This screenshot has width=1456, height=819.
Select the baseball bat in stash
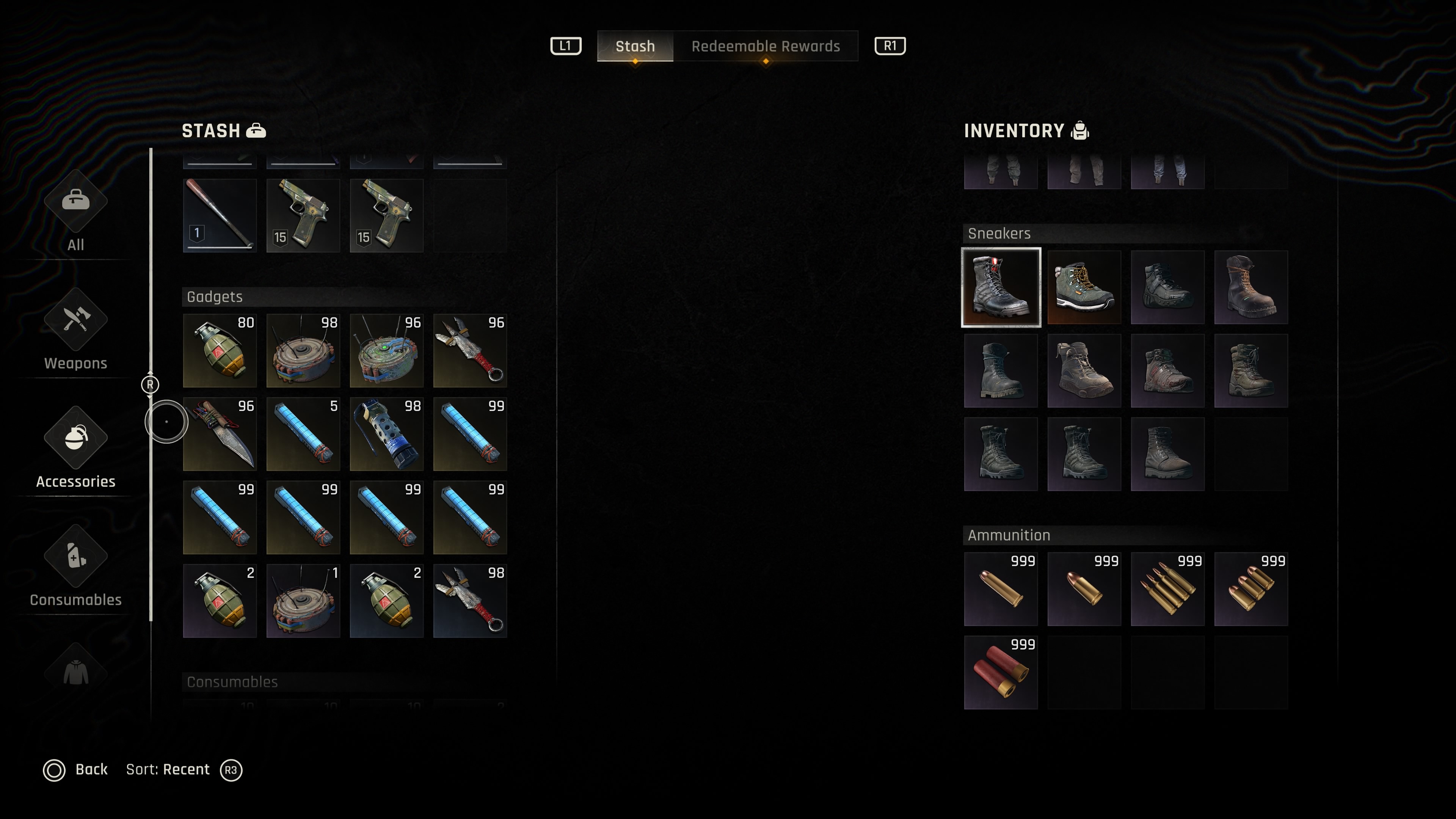(220, 215)
